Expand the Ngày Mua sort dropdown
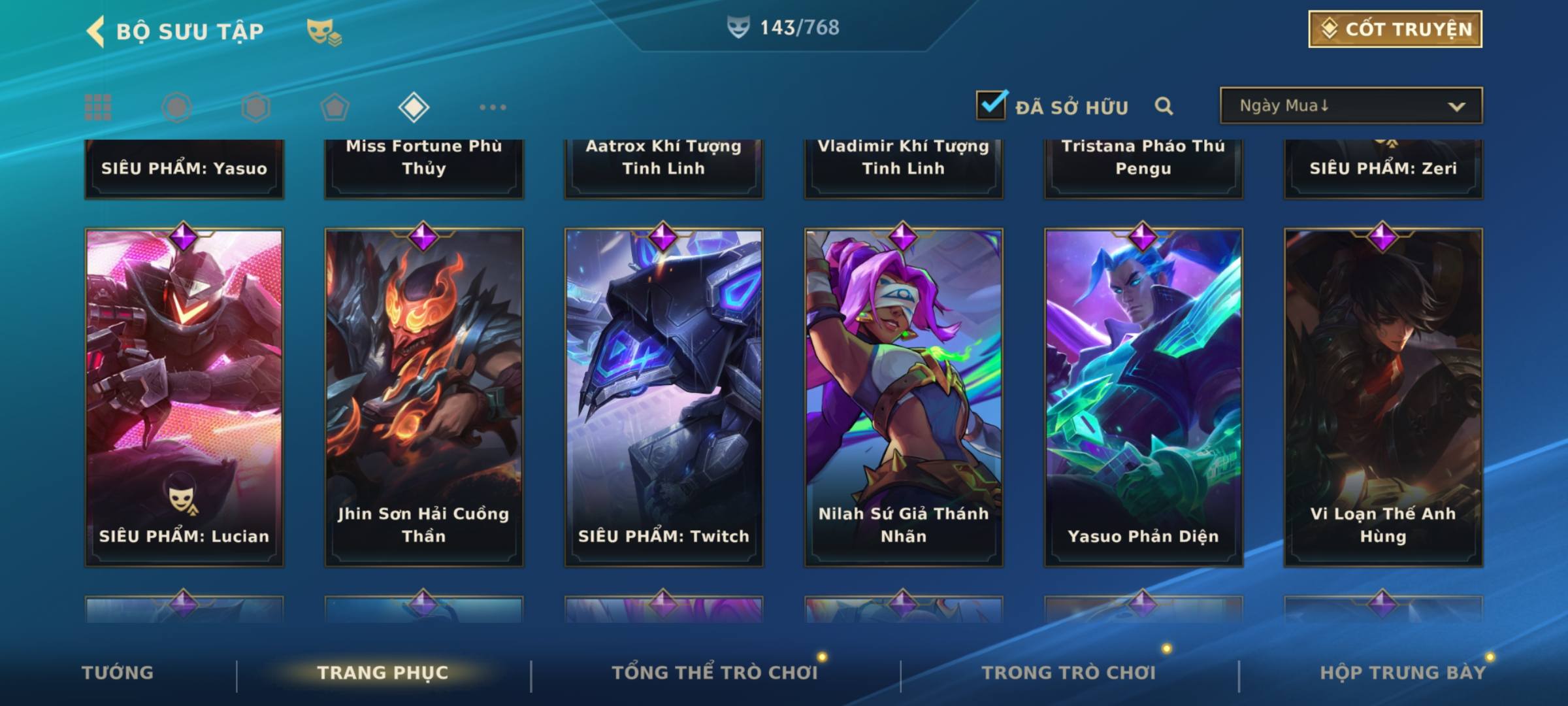This screenshot has width=1568, height=706. (x=1351, y=106)
